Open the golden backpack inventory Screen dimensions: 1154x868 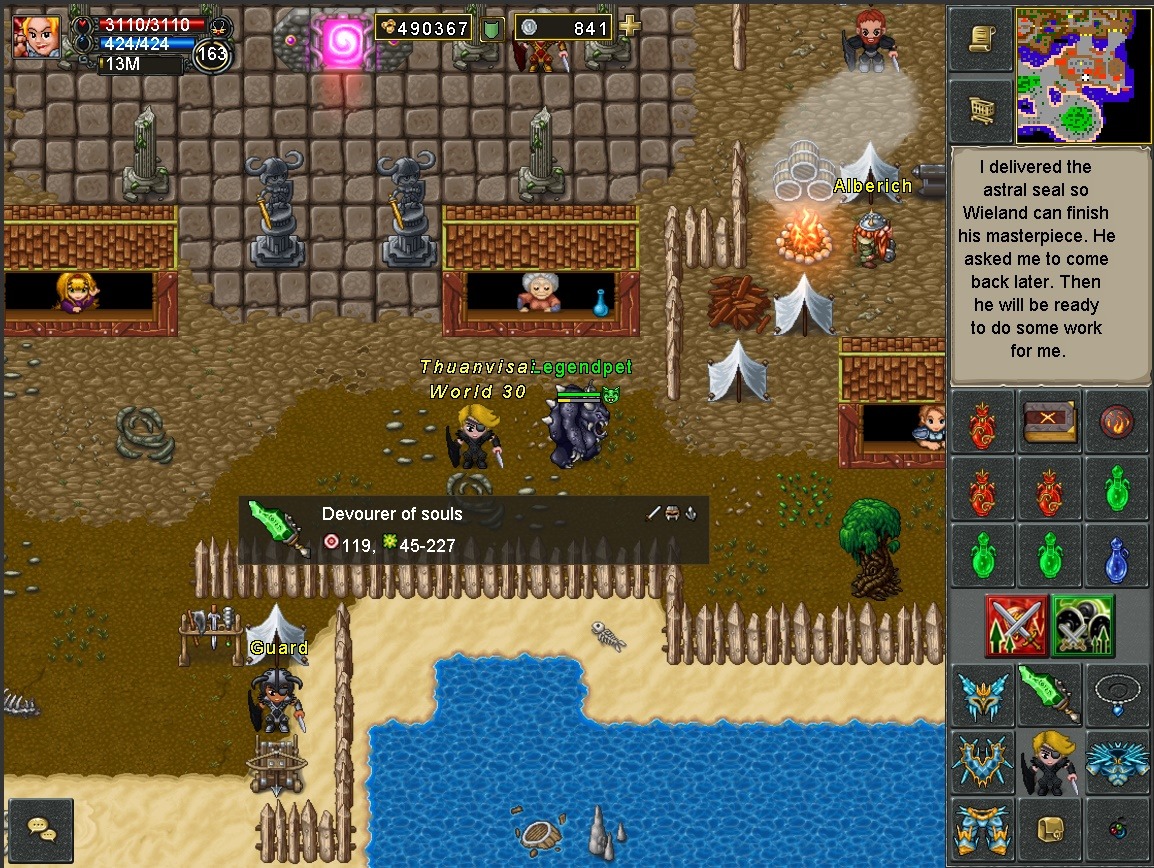1049,830
